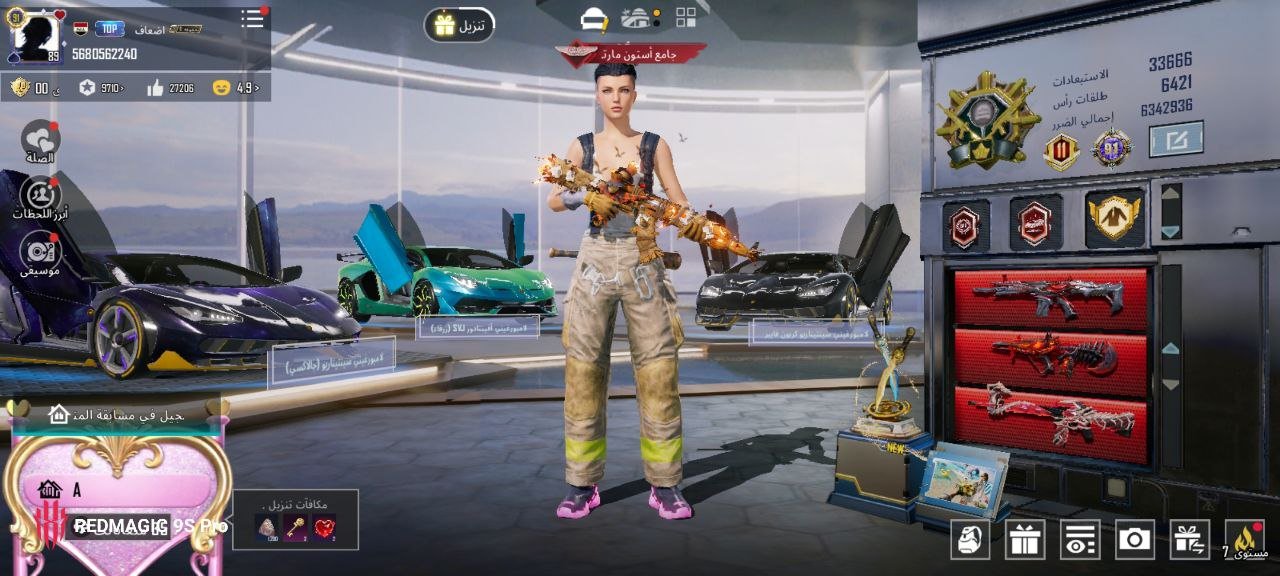This screenshot has width=1280, height=576.
Task: Open the four-squares grid icon
Action: pos(686,17)
